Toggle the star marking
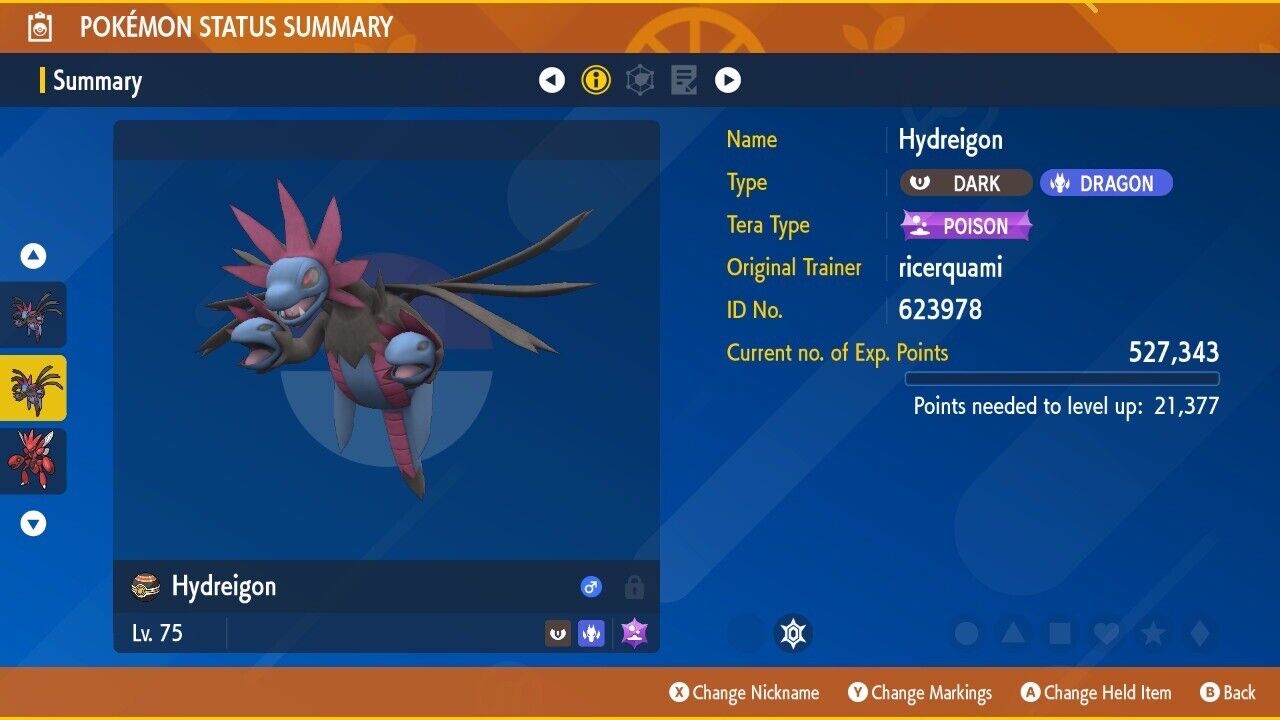 [1153, 633]
